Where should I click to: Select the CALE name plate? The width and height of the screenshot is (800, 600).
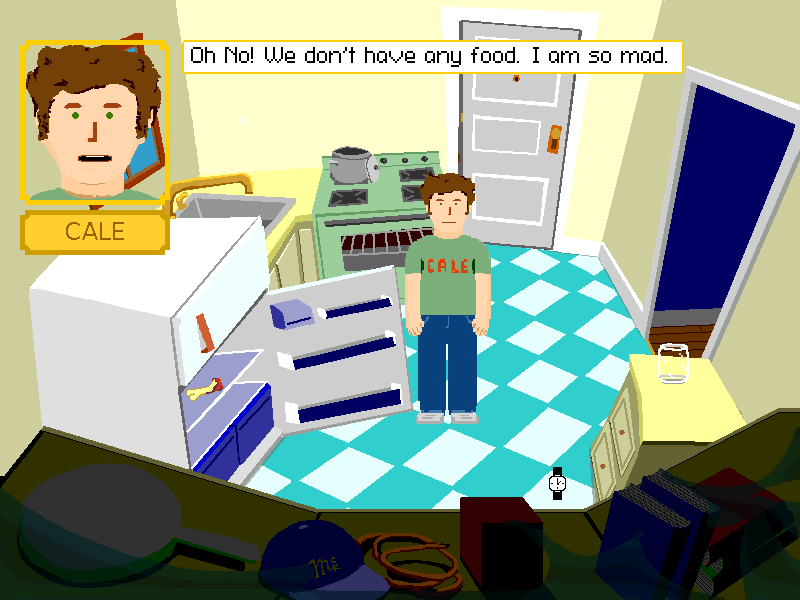point(94,232)
